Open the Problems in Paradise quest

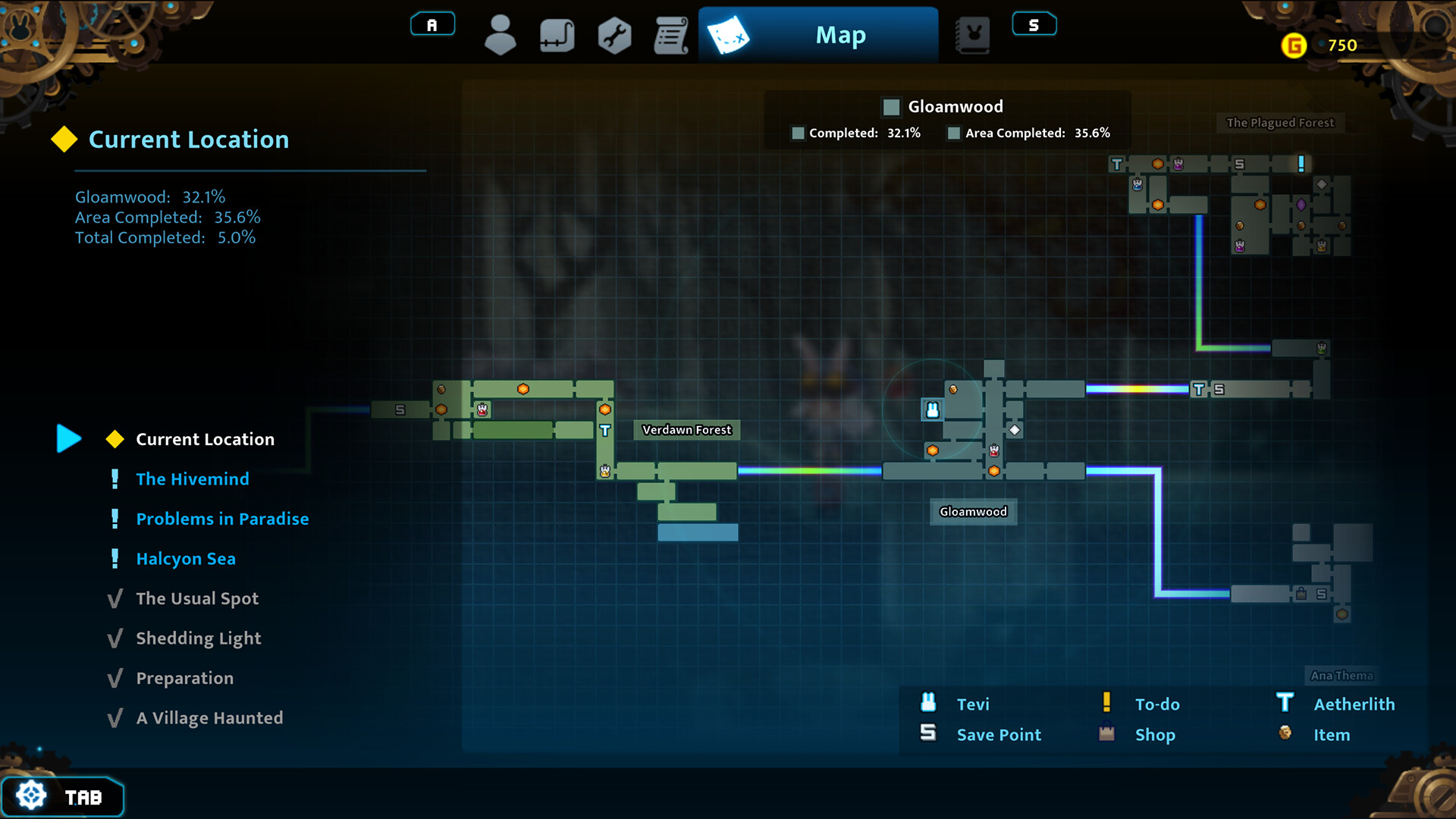(222, 519)
